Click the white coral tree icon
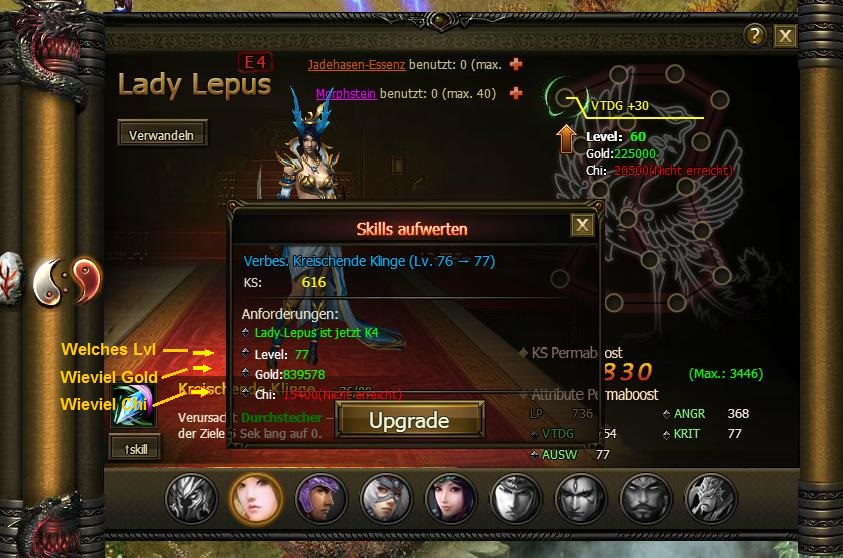Screen dimensions: 843x558 tap(10, 275)
